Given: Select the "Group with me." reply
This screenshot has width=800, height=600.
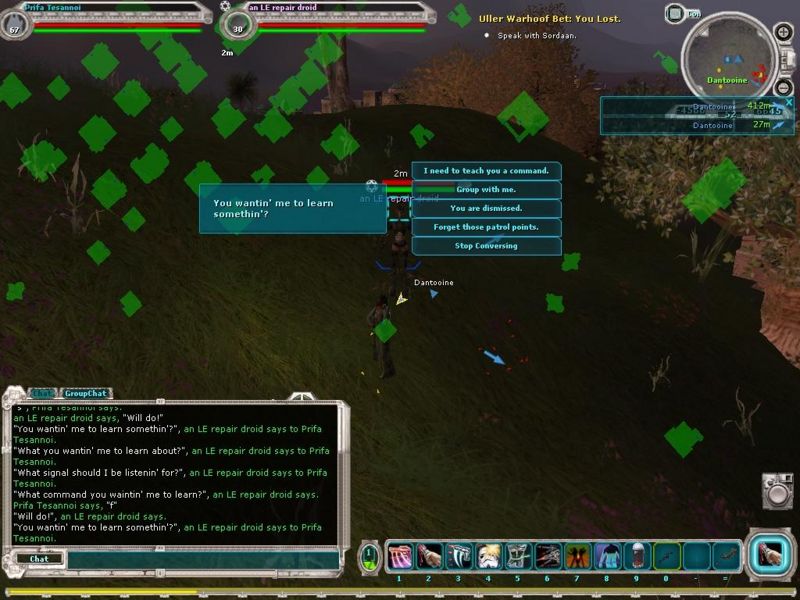Looking at the screenshot, I should click(x=486, y=190).
